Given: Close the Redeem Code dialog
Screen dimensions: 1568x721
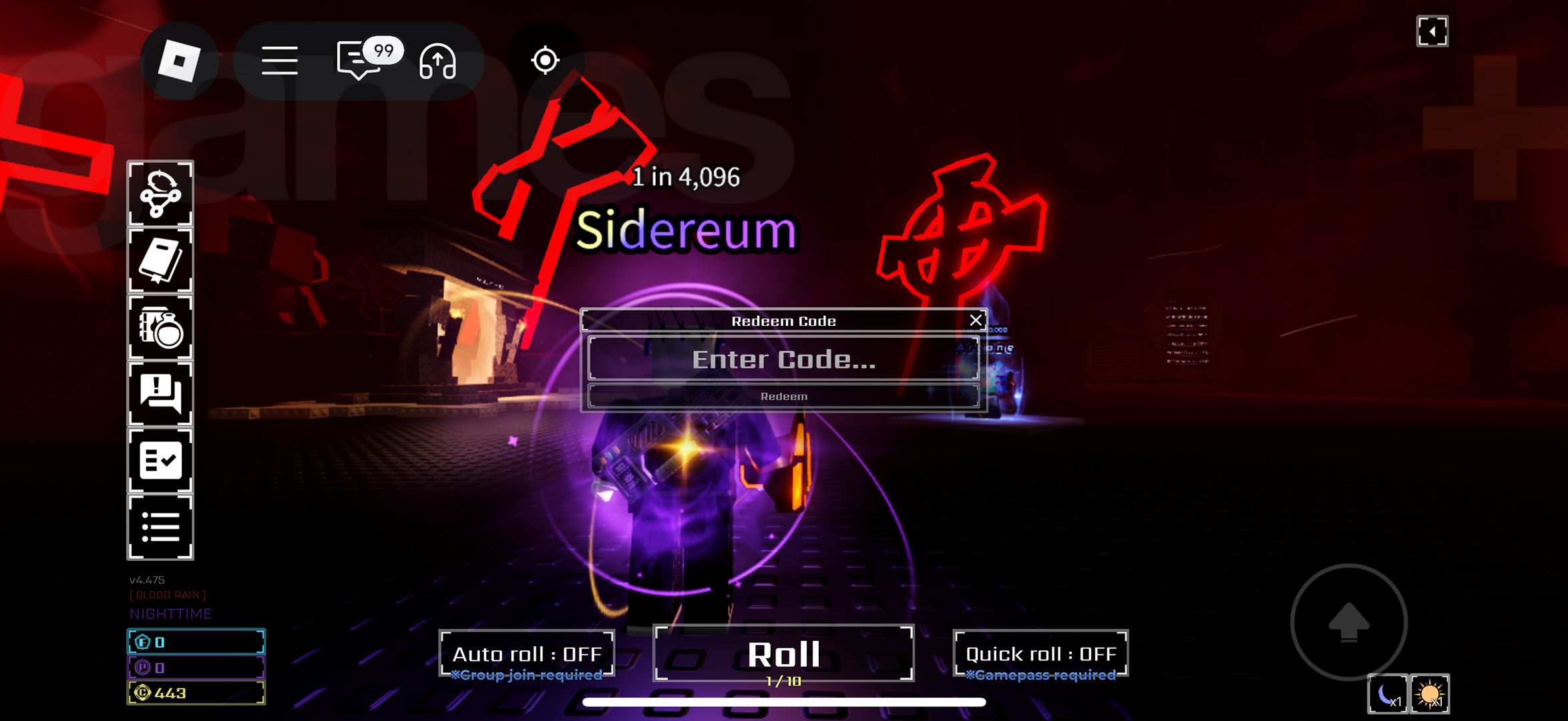Looking at the screenshot, I should coord(976,319).
